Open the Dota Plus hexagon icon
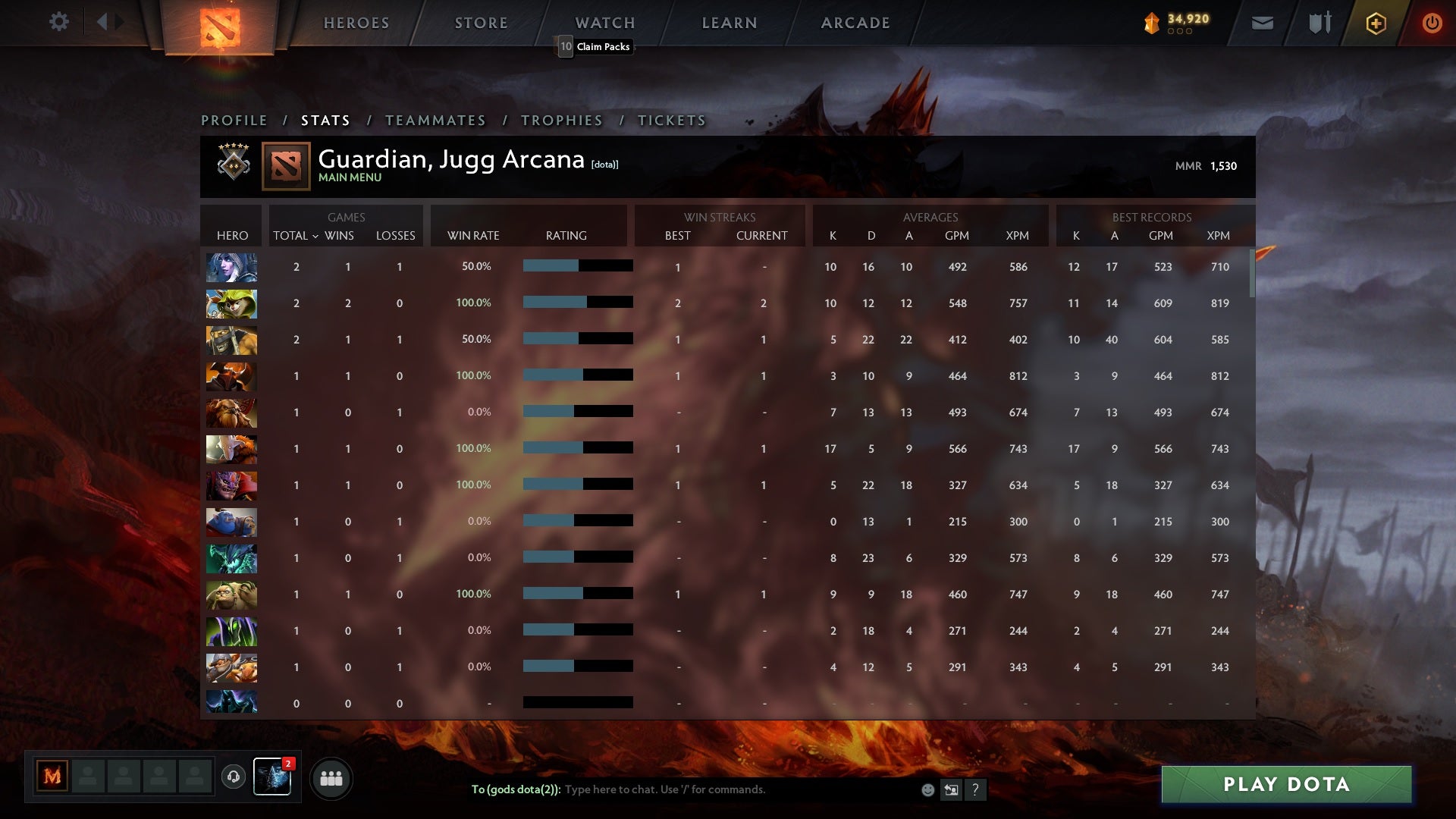 1376,23
